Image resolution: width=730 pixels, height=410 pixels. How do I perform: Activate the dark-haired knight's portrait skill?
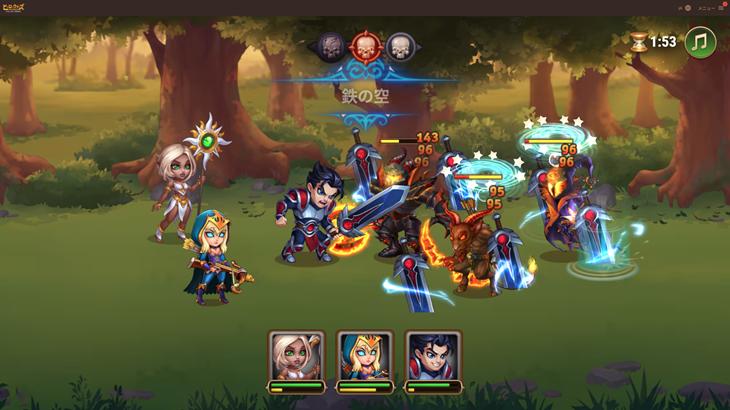pyautogui.click(x=433, y=357)
